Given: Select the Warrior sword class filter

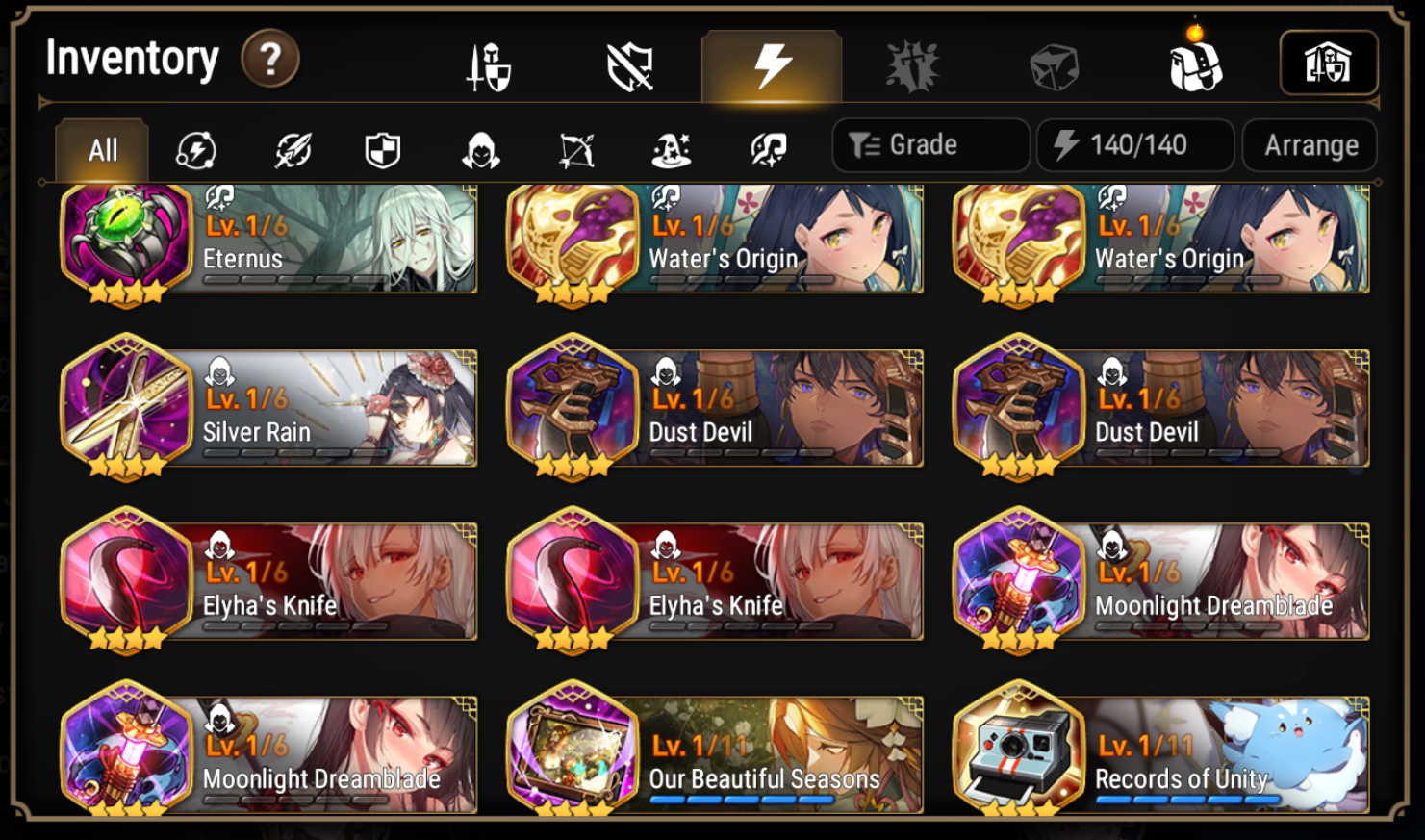Looking at the screenshot, I should click(x=292, y=147).
